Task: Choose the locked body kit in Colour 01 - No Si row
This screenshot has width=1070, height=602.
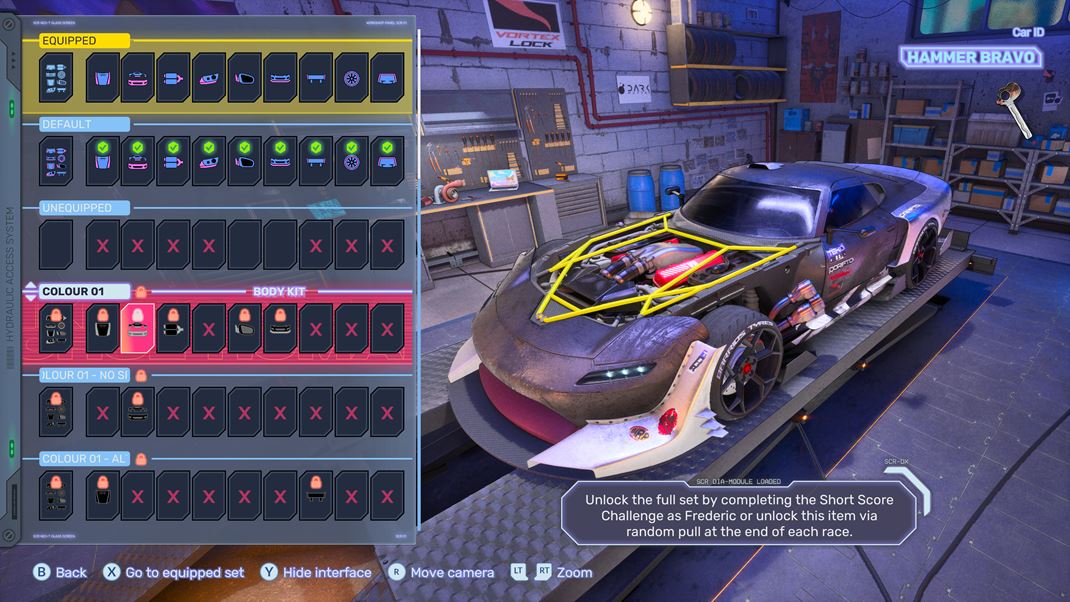Action: 137,412
